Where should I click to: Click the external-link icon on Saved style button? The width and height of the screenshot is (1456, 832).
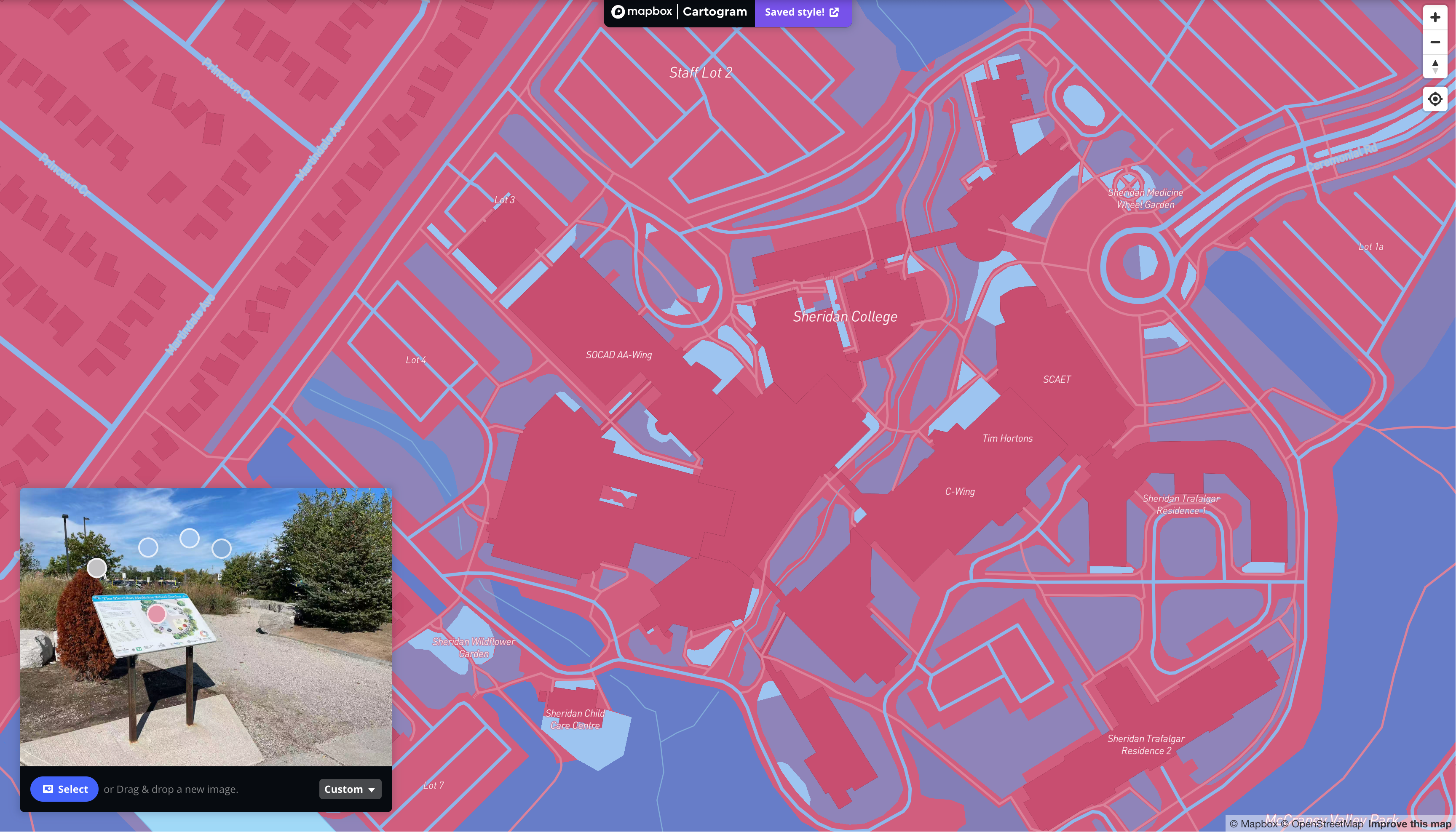[x=835, y=11]
